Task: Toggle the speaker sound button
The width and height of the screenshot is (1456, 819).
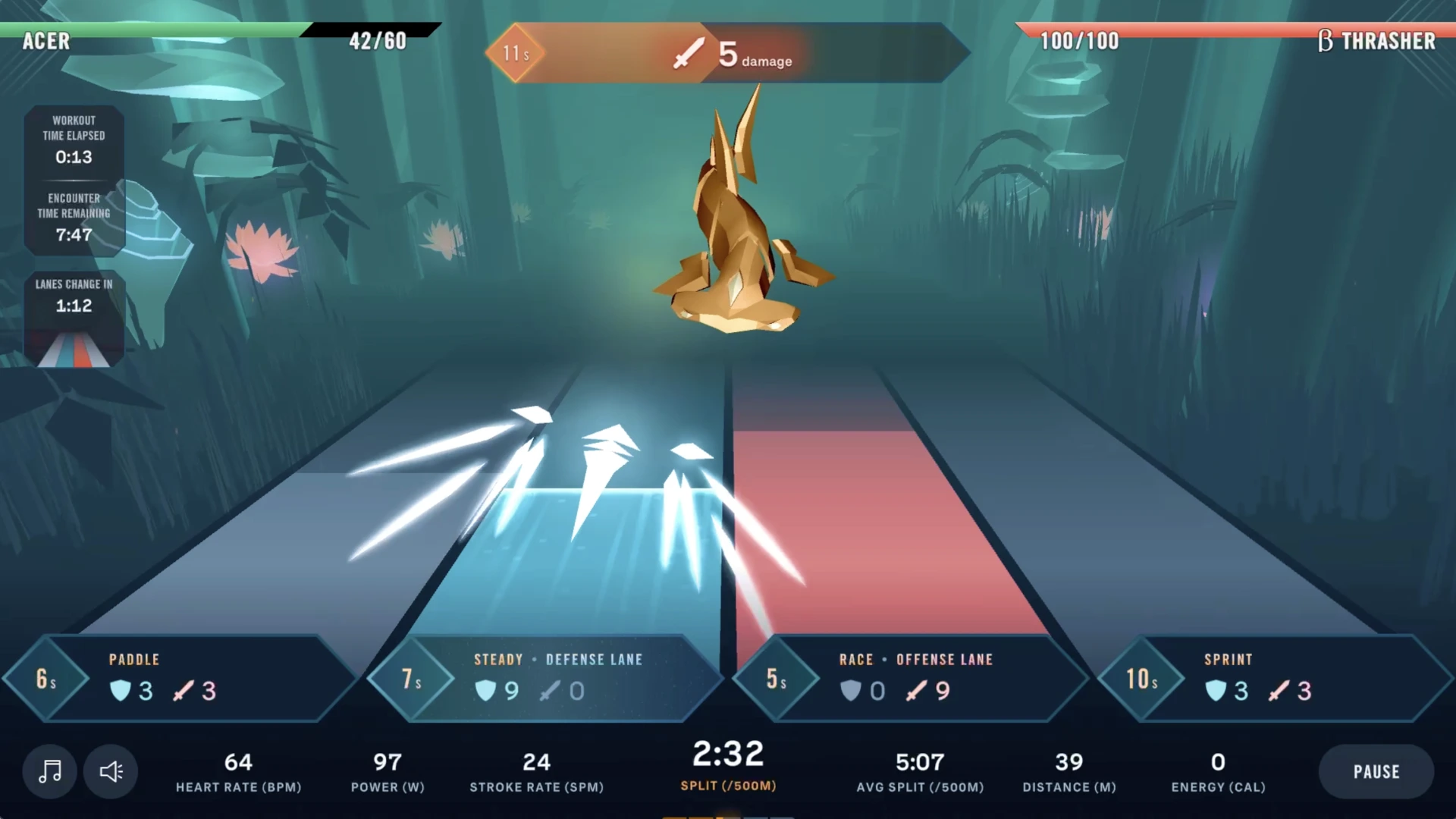Action: click(111, 771)
